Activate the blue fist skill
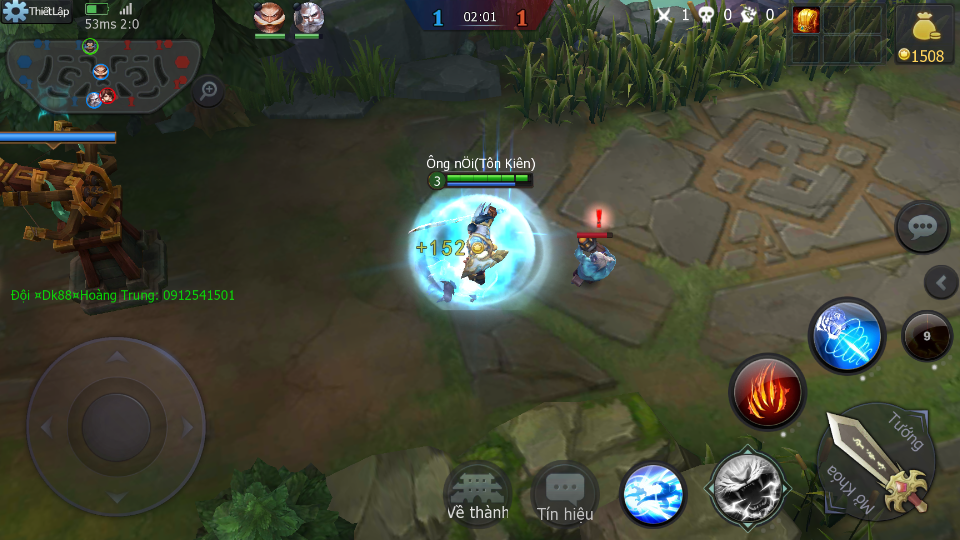The width and height of the screenshot is (960, 540). pyautogui.click(x=846, y=336)
